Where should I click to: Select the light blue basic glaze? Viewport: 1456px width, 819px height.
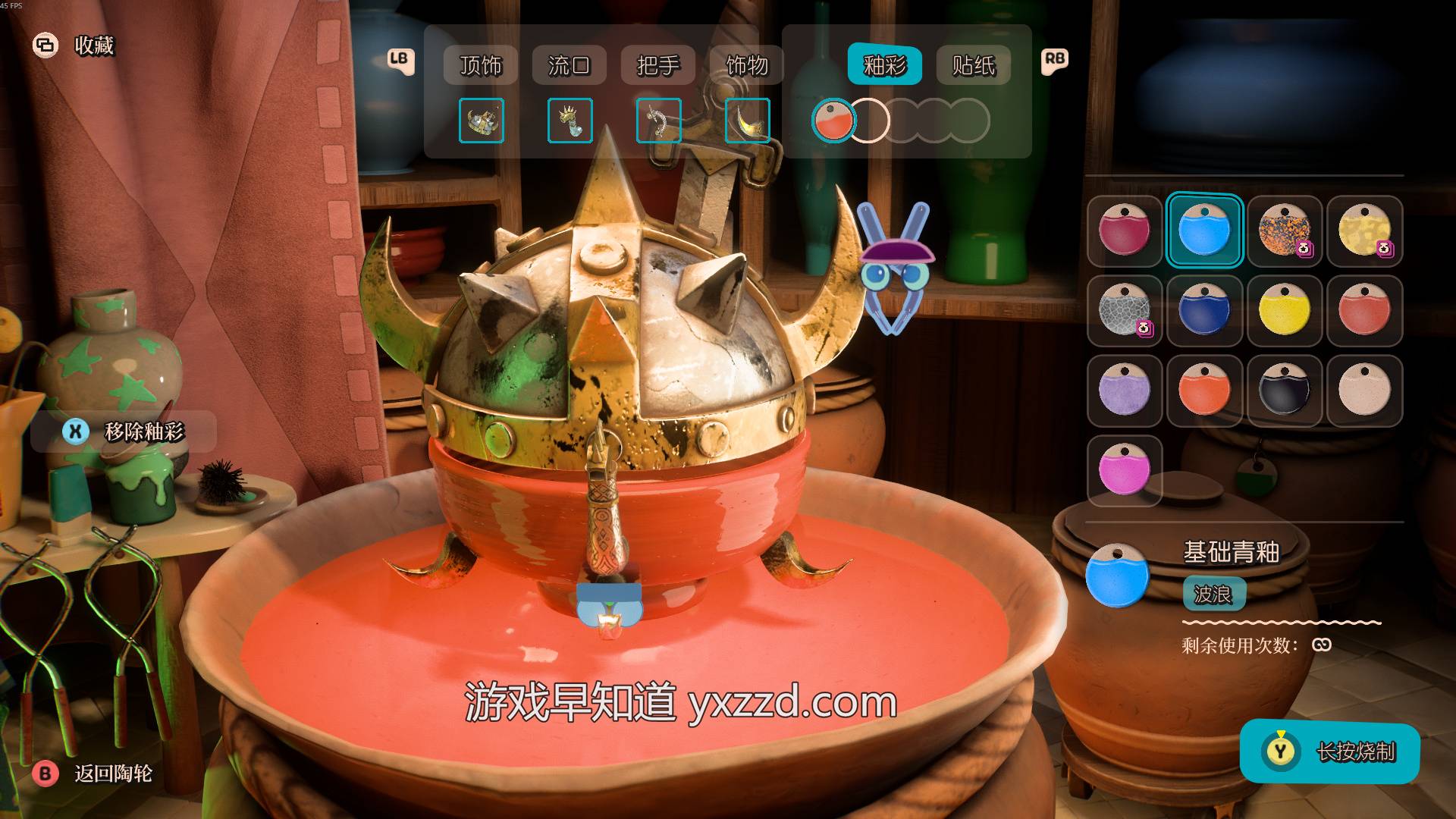(x=1203, y=231)
